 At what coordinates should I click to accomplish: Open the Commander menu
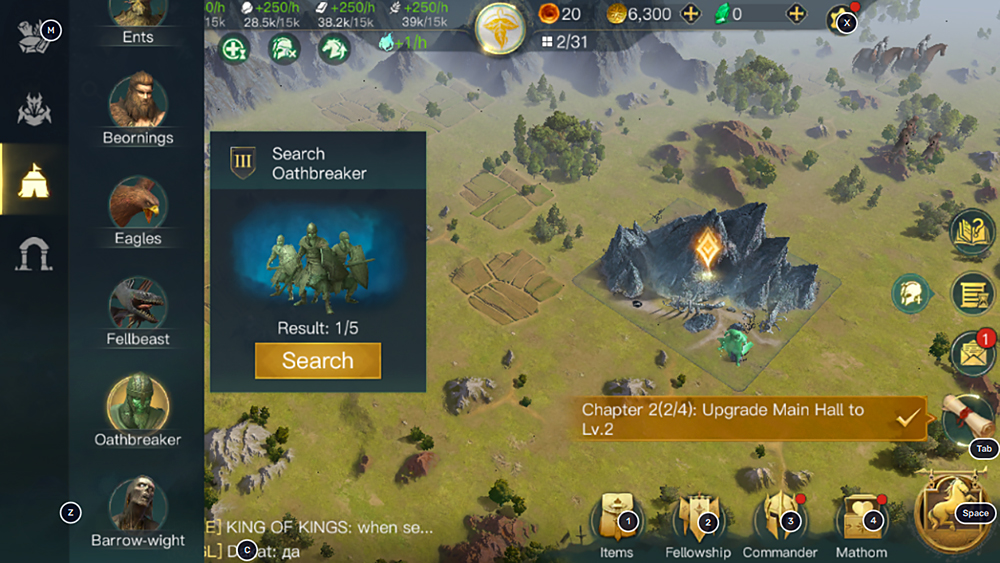click(x=779, y=521)
